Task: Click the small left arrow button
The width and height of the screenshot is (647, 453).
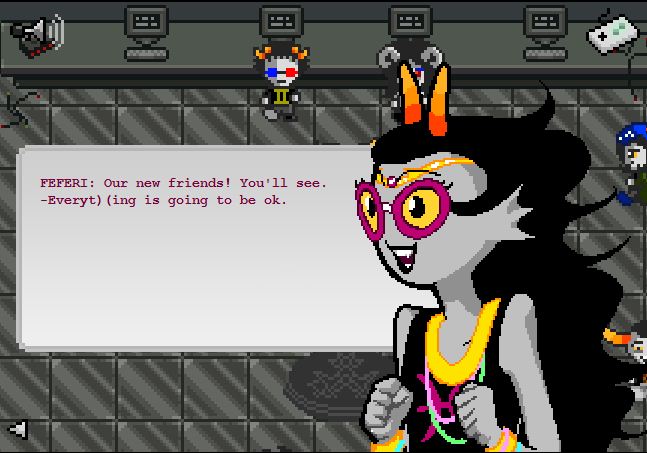Action: coord(17,429)
